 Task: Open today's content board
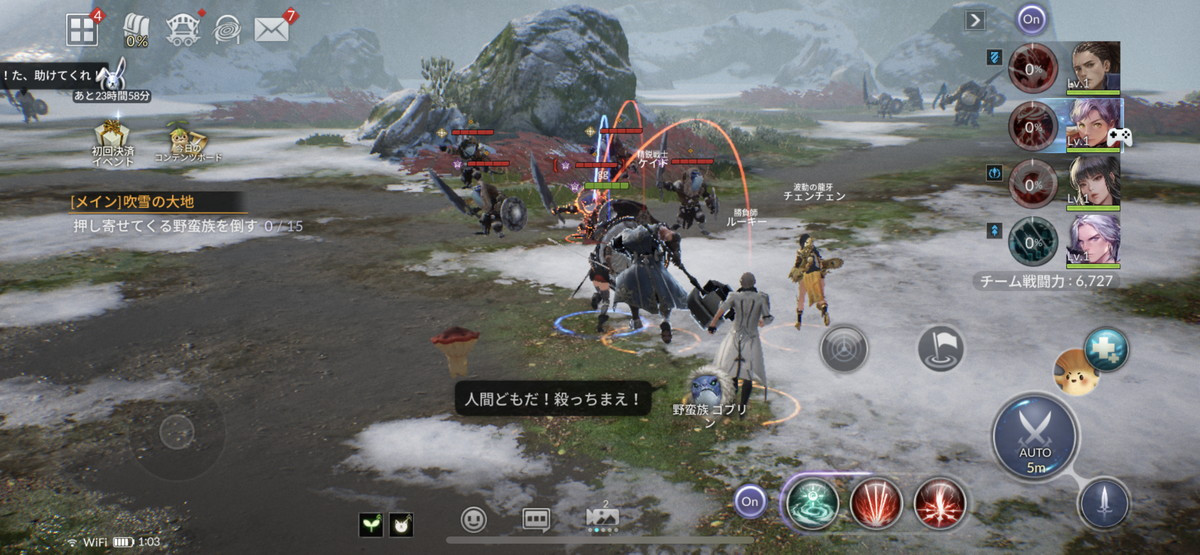coord(182,141)
